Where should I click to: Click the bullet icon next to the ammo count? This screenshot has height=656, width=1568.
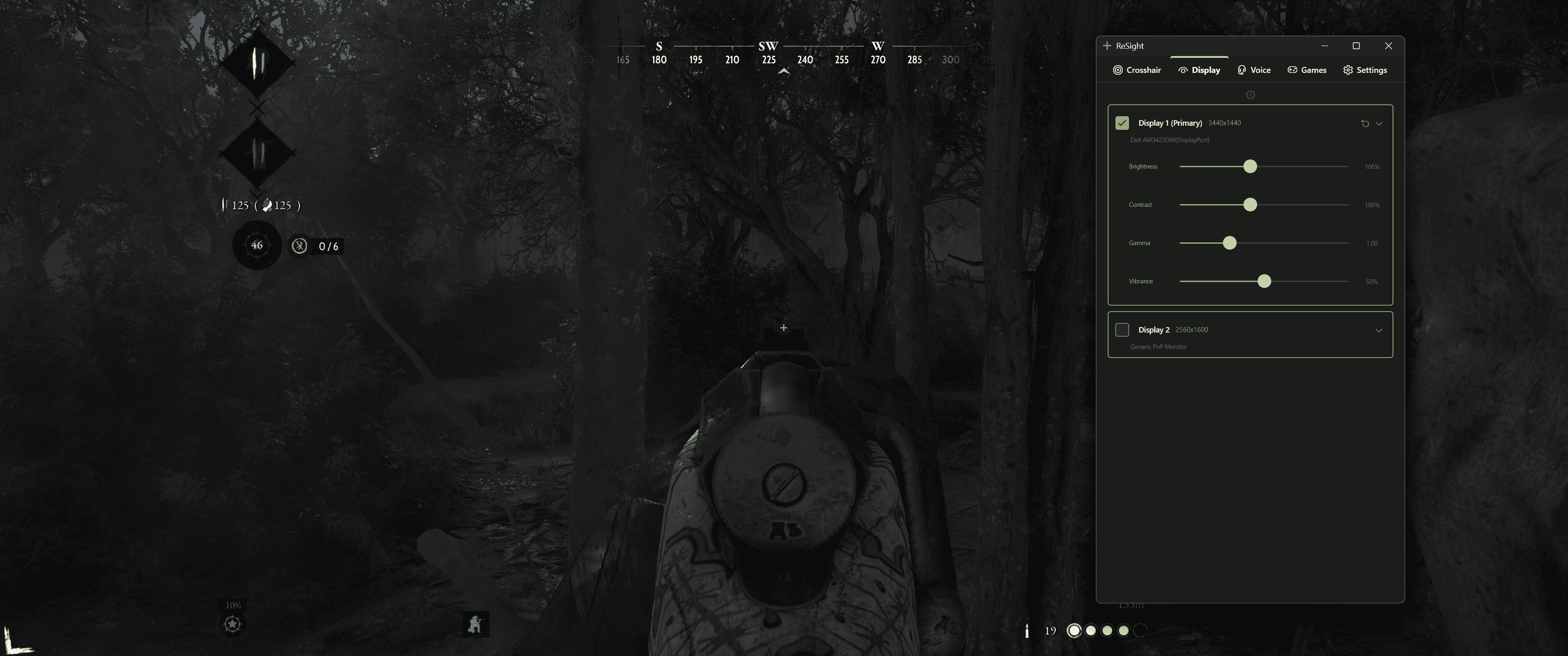coord(1027,630)
